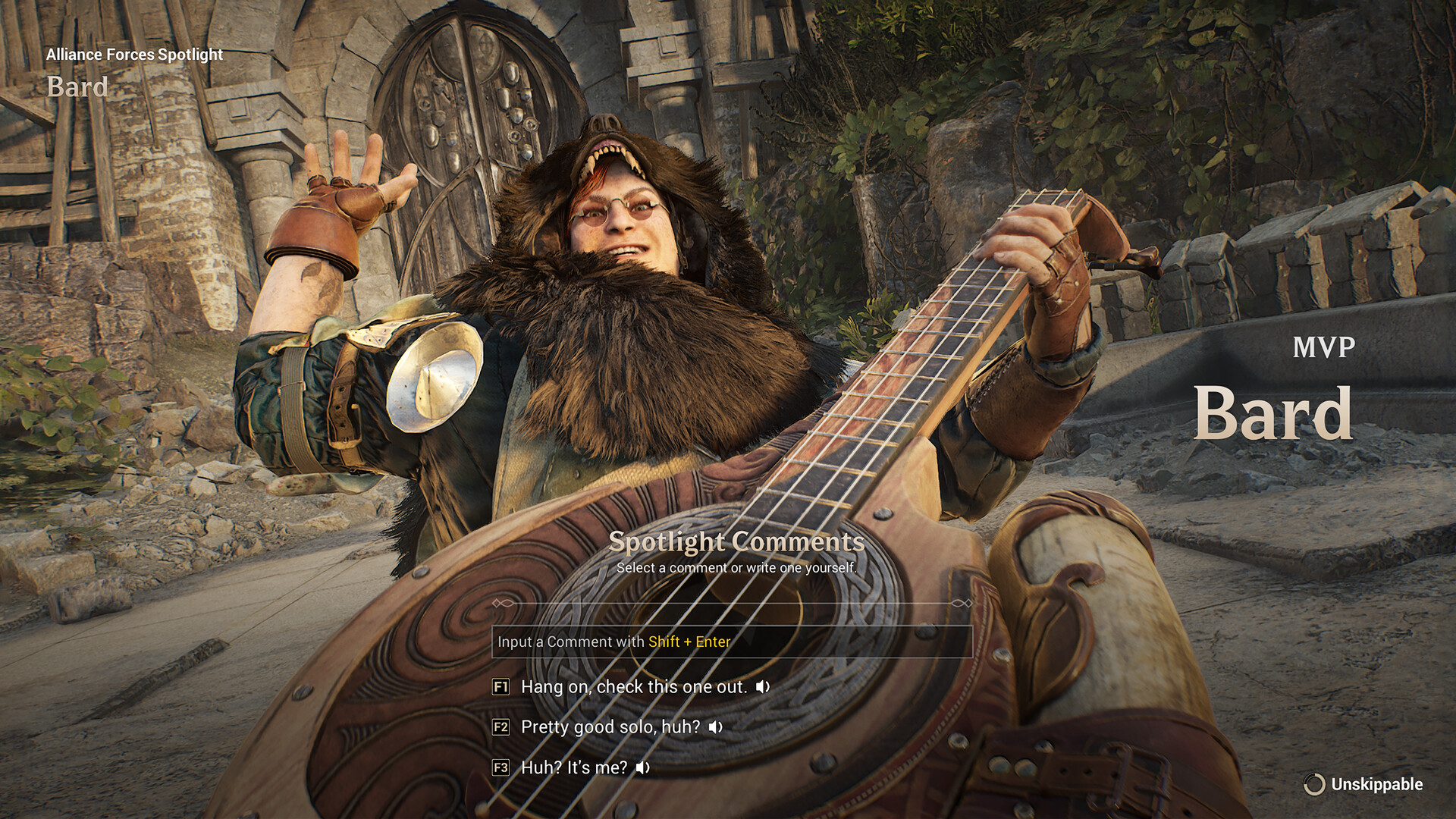Click the F1 key badge
Screen dimensions: 1456x819
pyautogui.click(x=500, y=687)
